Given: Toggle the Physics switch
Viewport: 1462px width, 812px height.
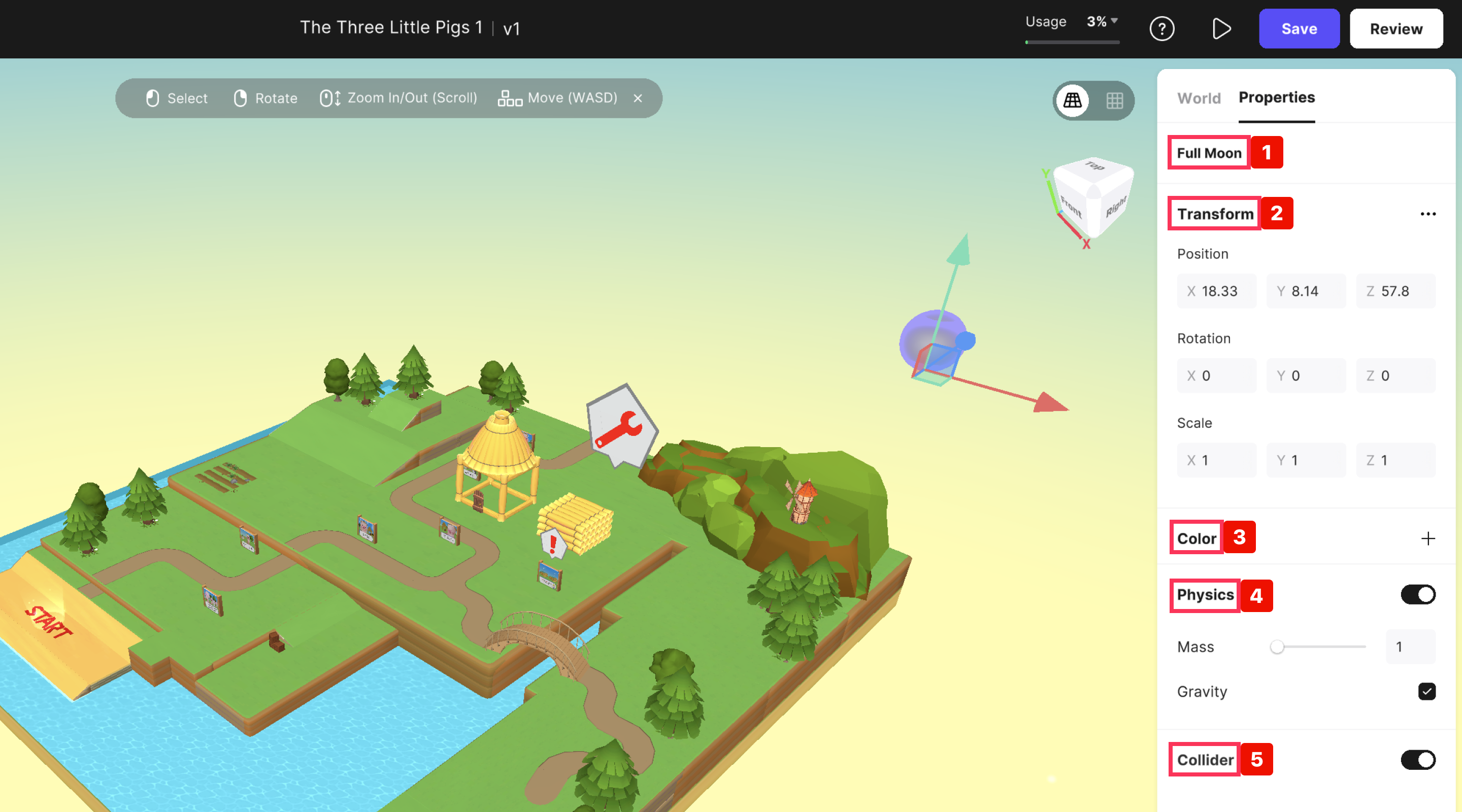Looking at the screenshot, I should point(1418,595).
